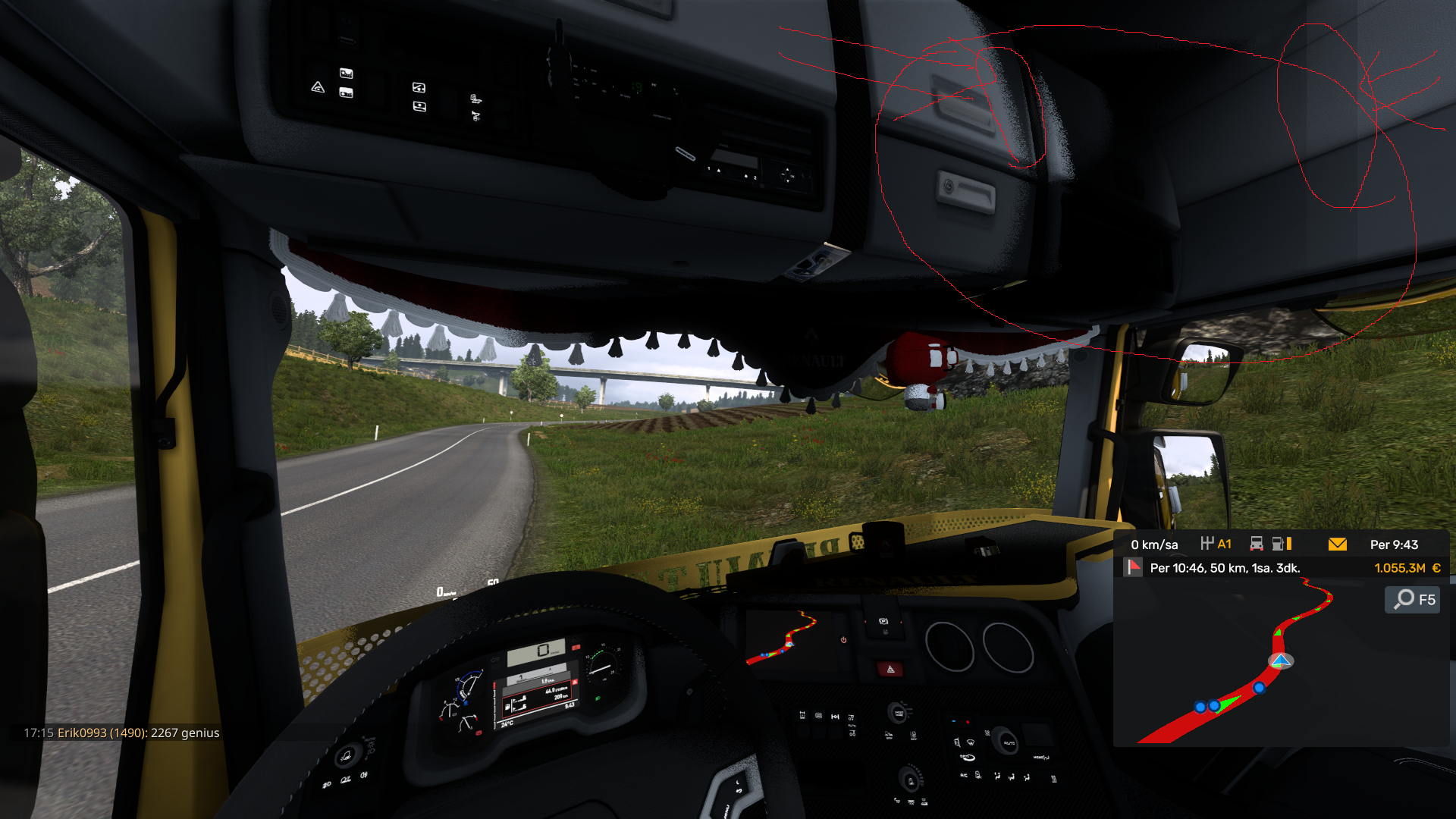The width and height of the screenshot is (1456, 819).
Task: Click Erik0993's chat message
Action: coord(121,733)
